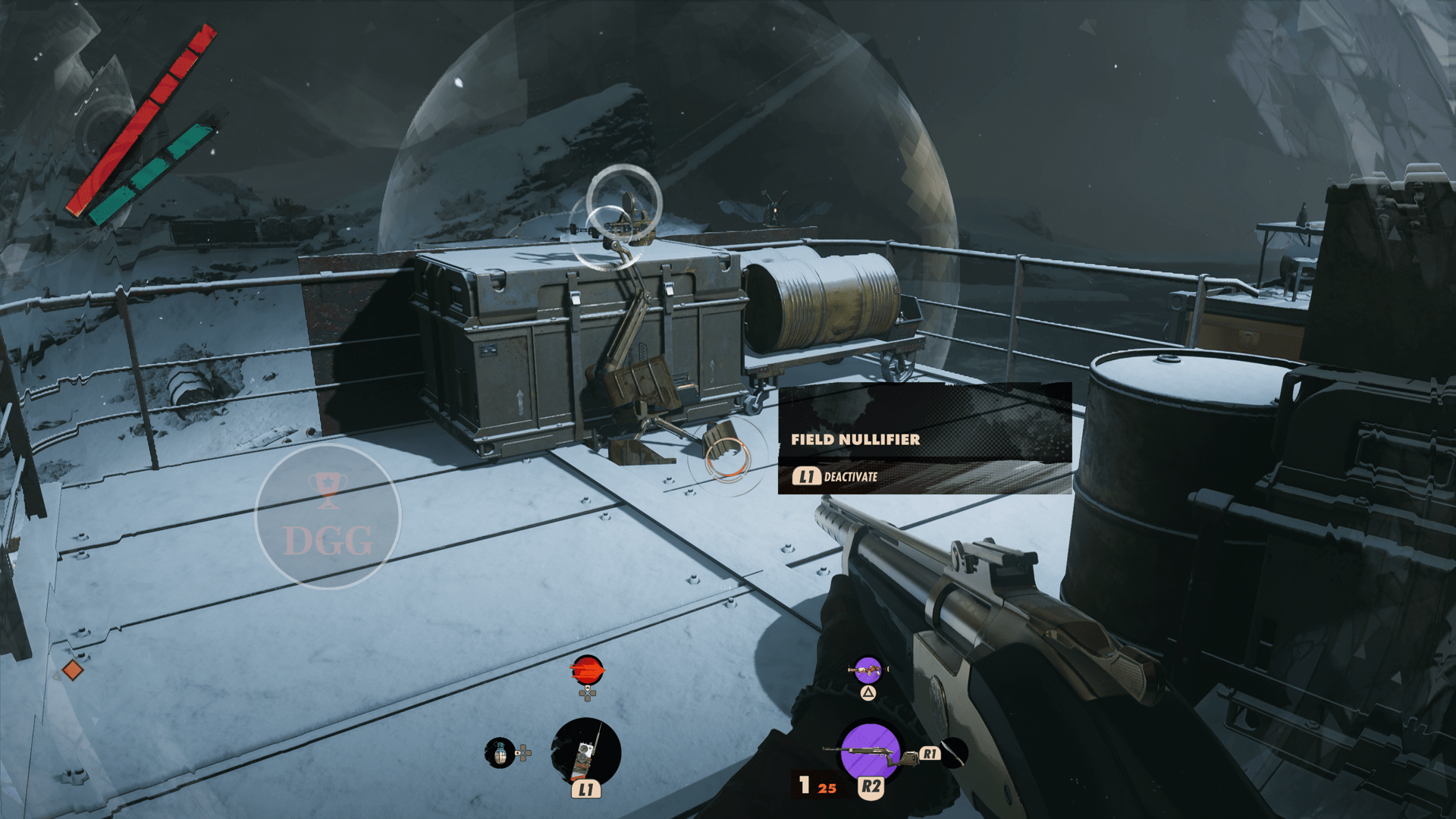Select the red slab power icon

(587, 670)
